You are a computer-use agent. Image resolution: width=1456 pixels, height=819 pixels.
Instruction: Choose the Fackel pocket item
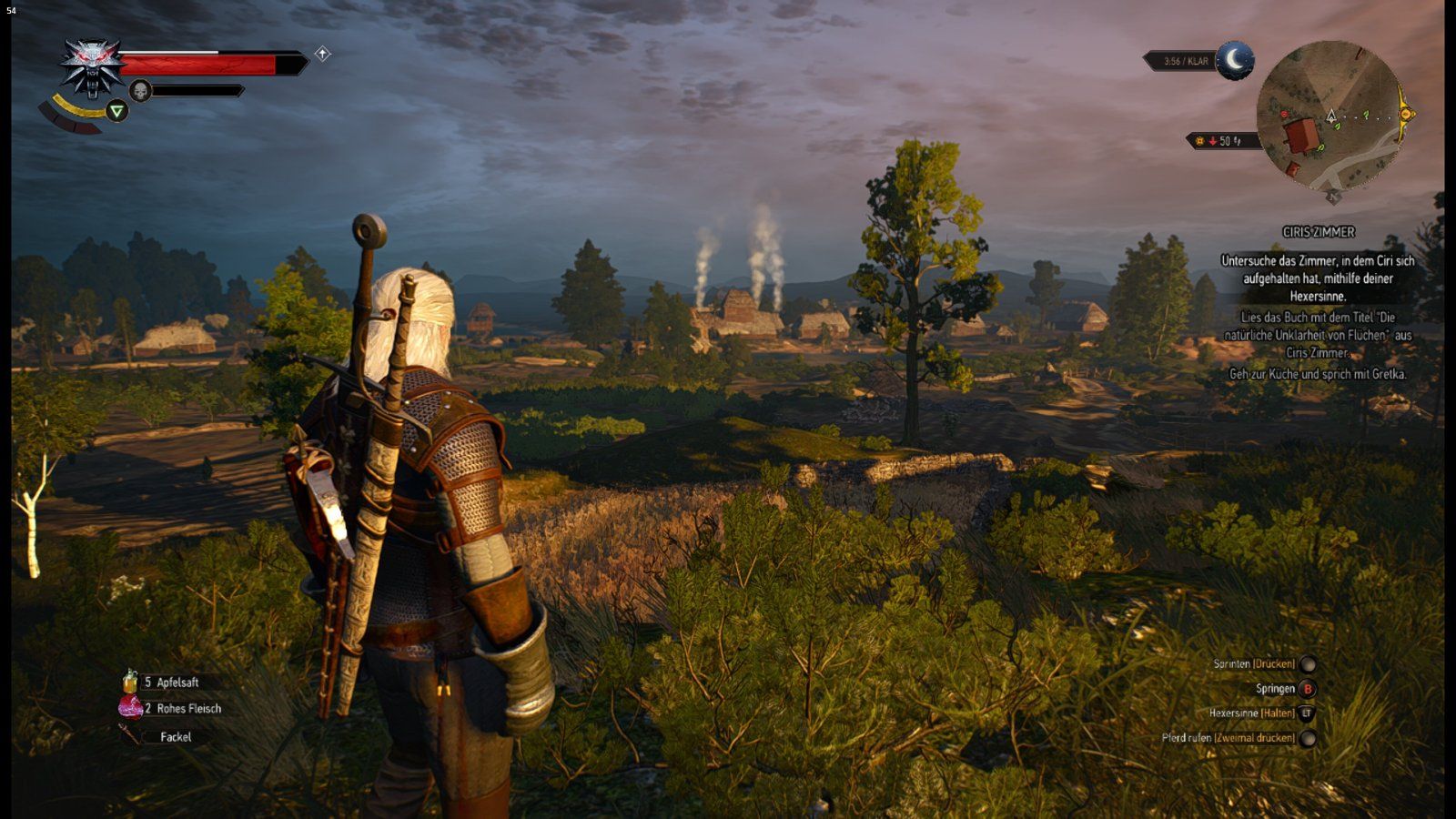coord(175,737)
